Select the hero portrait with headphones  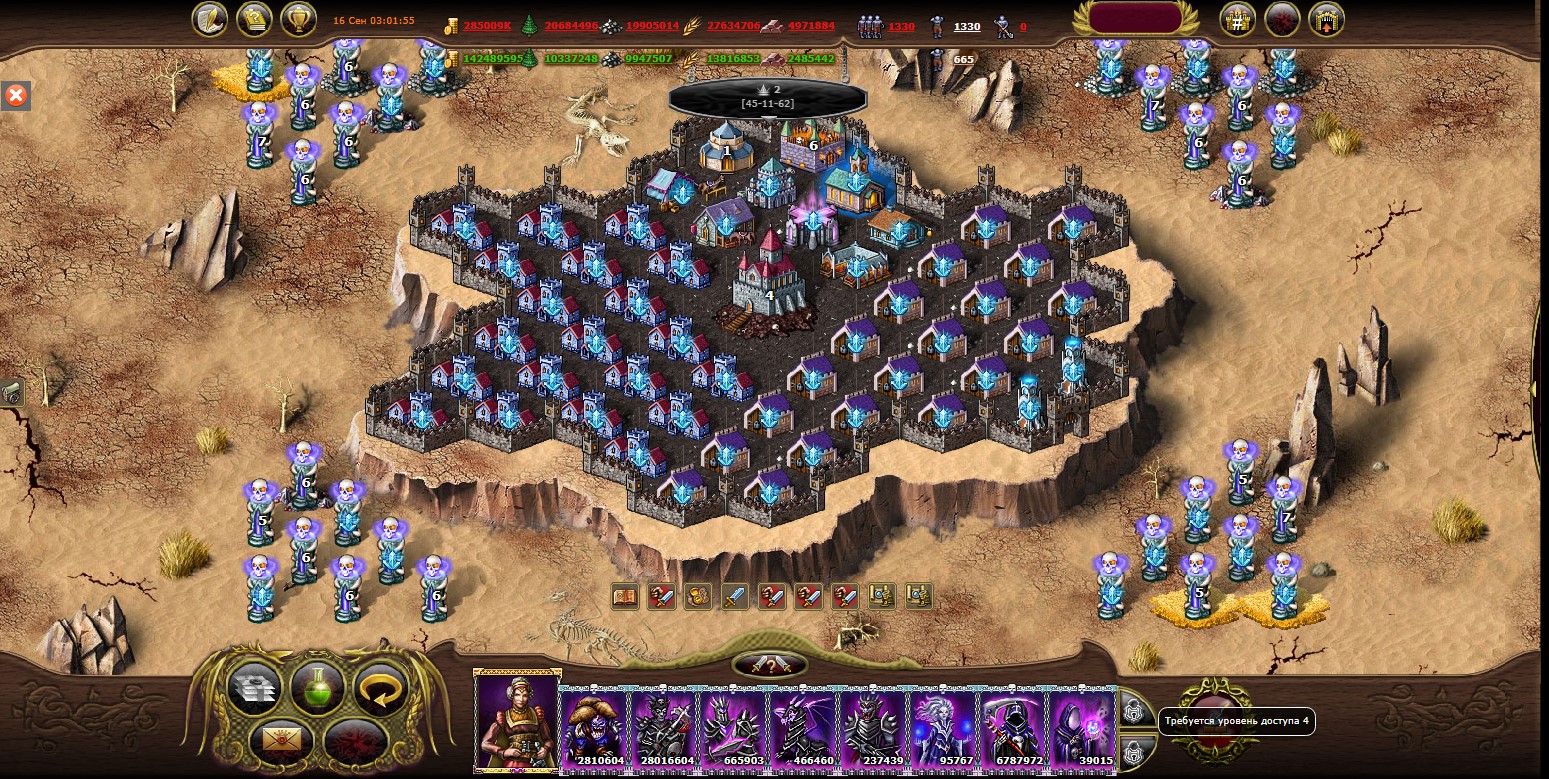tap(517, 722)
